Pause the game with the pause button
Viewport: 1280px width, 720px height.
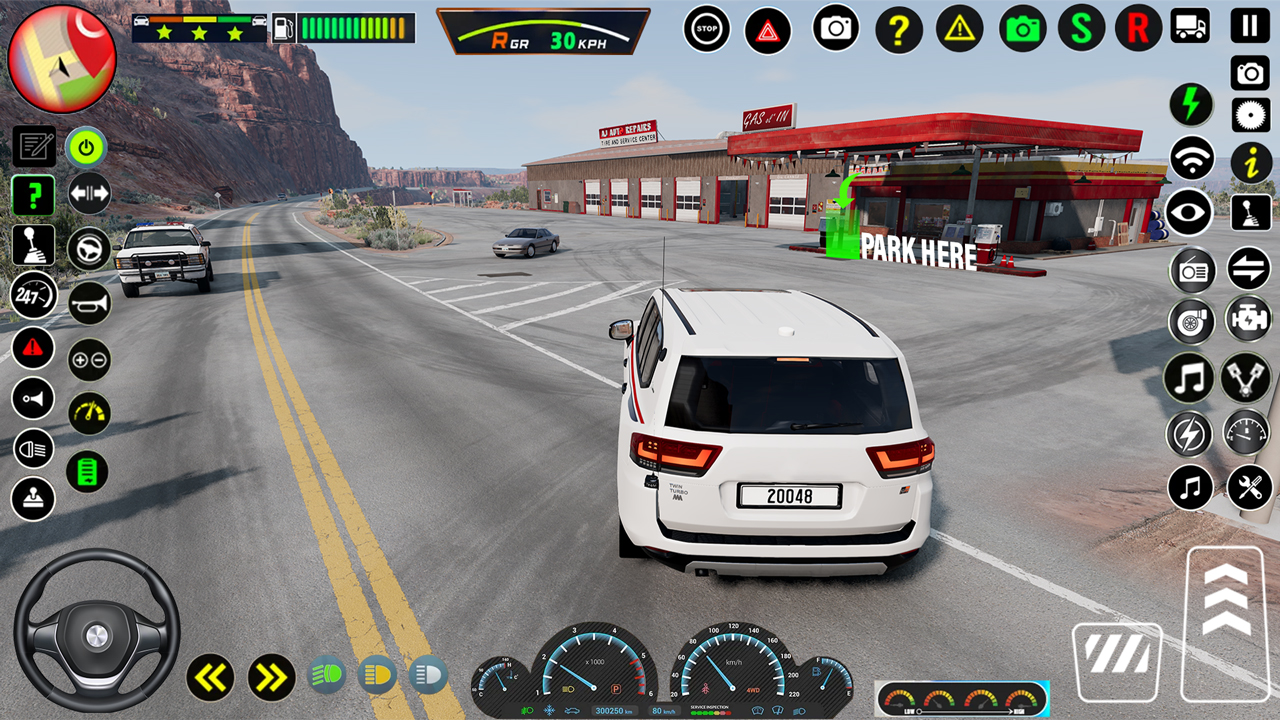pyautogui.click(x=1250, y=25)
